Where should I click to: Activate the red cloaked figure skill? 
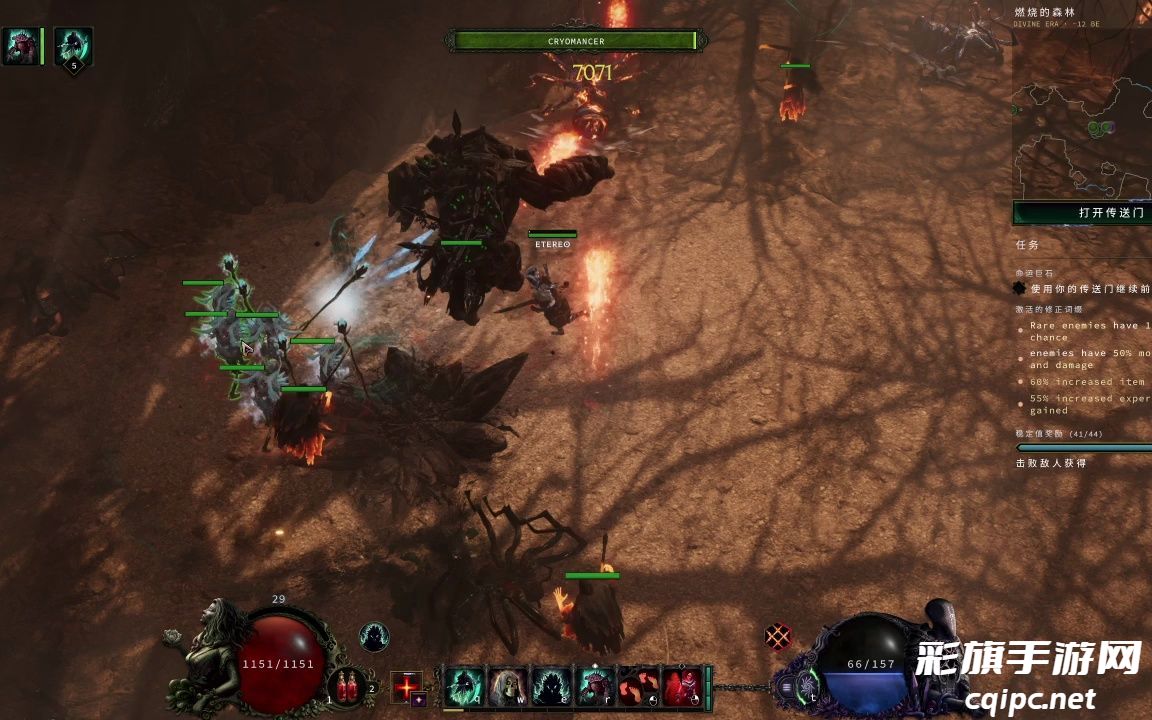point(682,686)
